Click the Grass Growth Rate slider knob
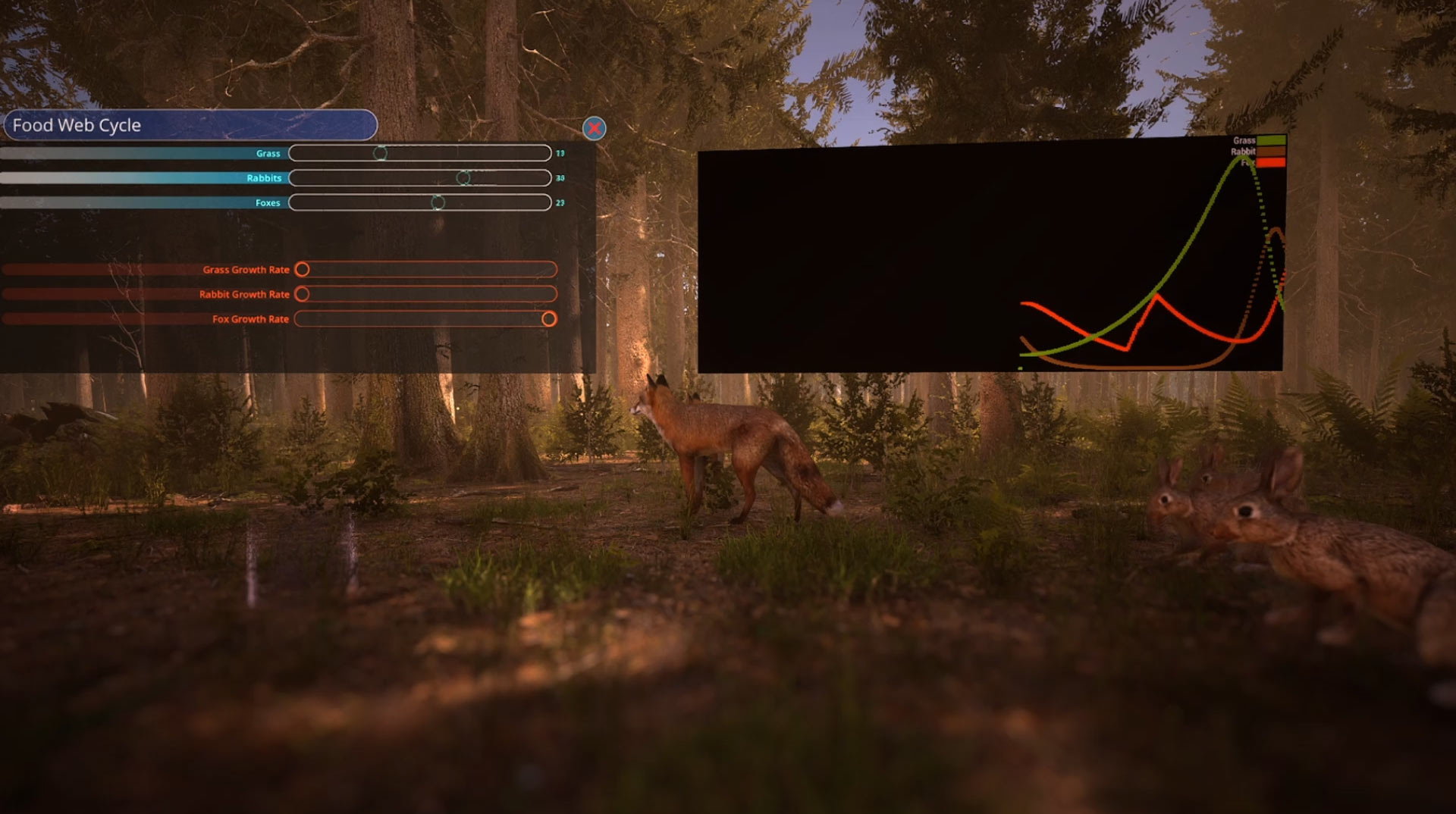The height and width of the screenshot is (814, 1456). [302, 269]
